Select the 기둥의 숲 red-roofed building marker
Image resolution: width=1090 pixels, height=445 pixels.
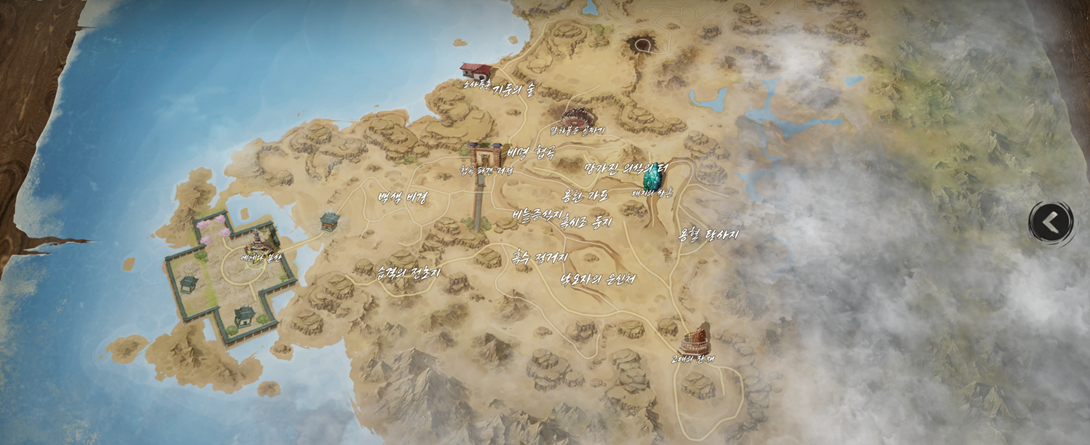click(478, 72)
